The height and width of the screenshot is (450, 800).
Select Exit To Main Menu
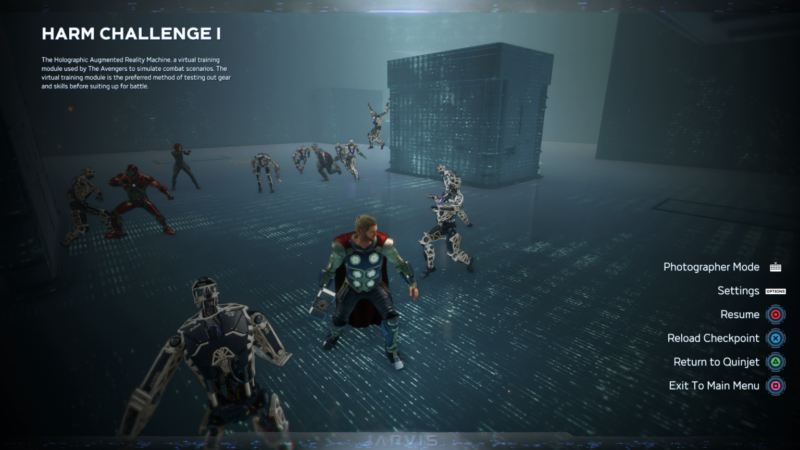[x=713, y=386]
